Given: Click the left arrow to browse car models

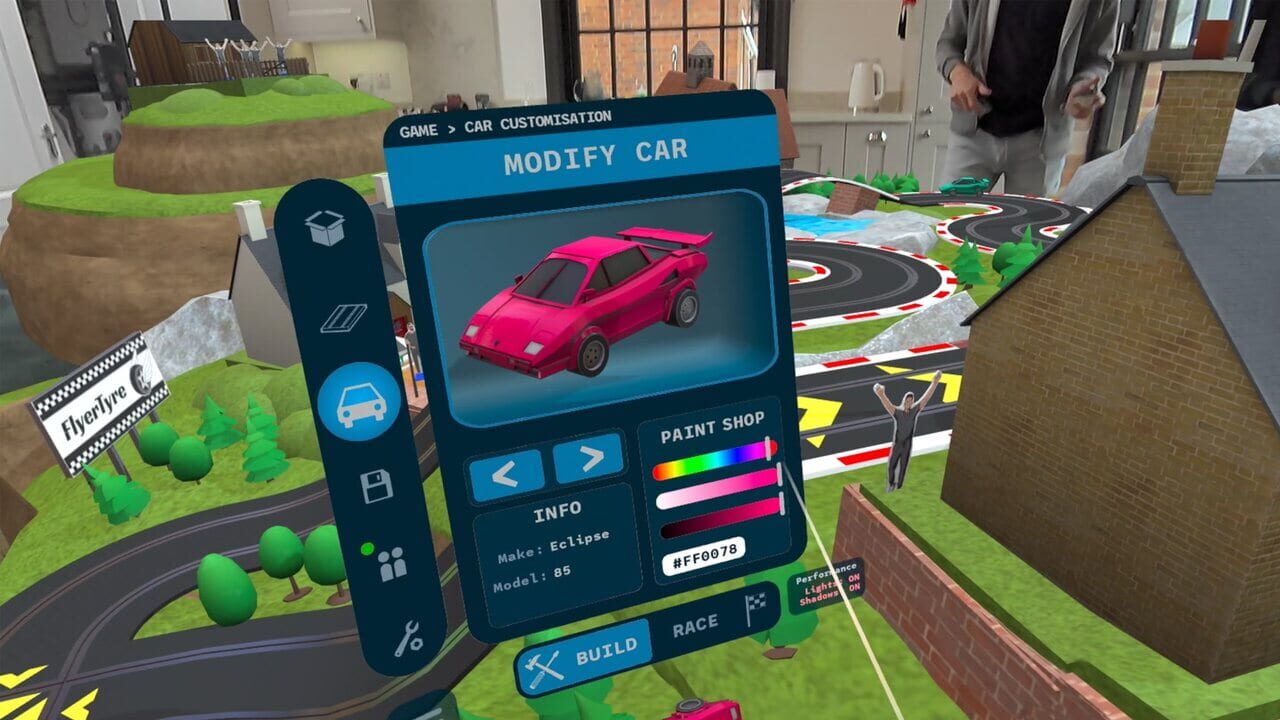Looking at the screenshot, I should pyautogui.click(x=510, y=469).
